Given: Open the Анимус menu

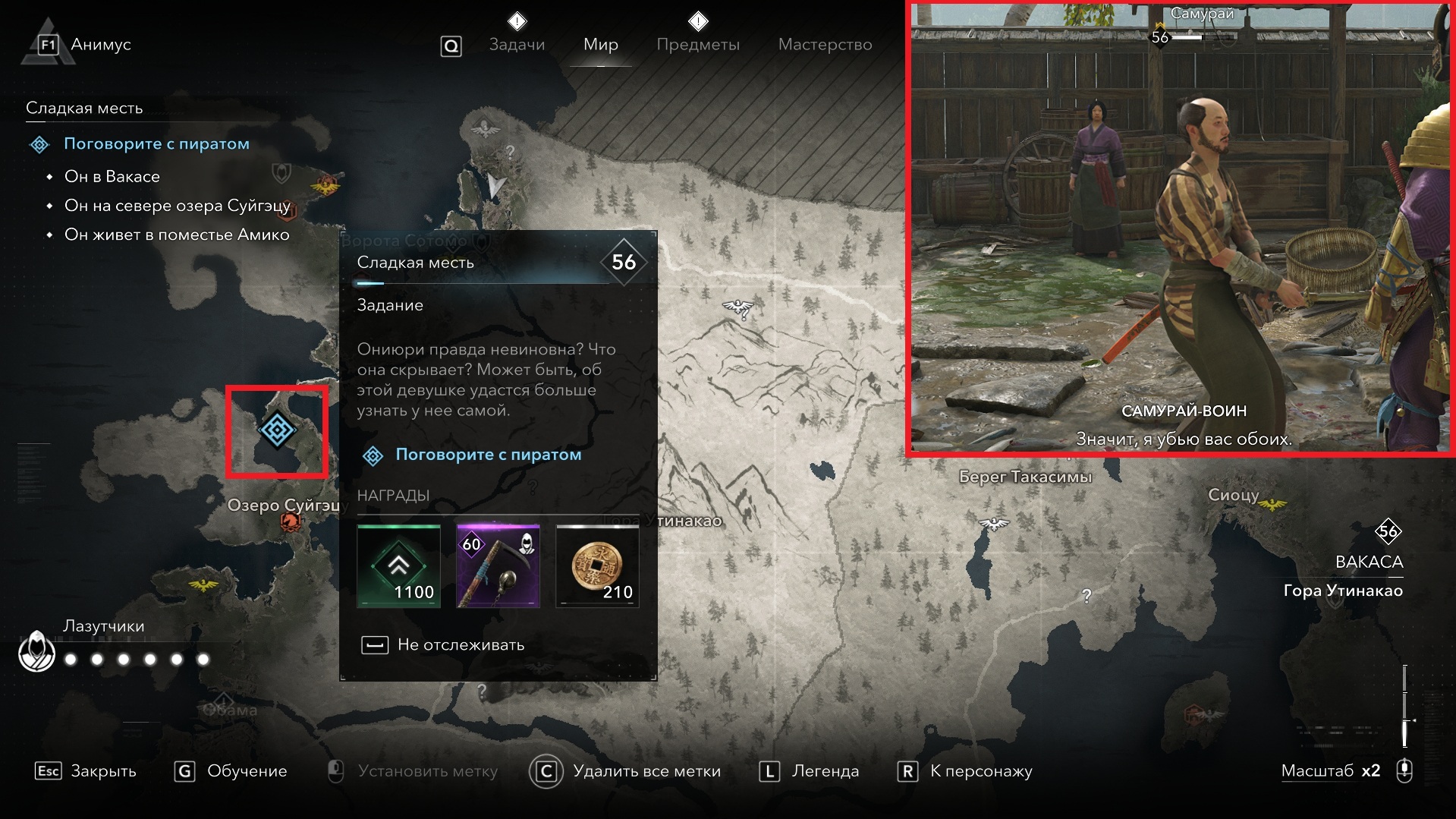Looking at the screenshot, I should pyautogui.click(x=83, y=45).
